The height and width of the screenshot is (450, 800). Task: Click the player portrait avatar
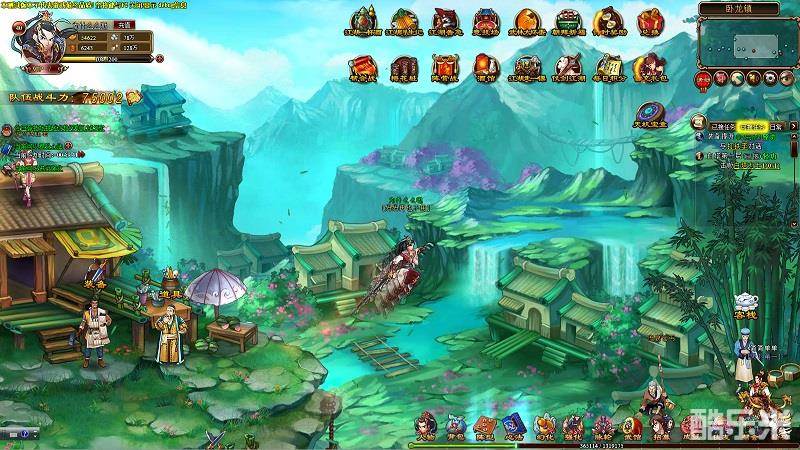(38, 42)
